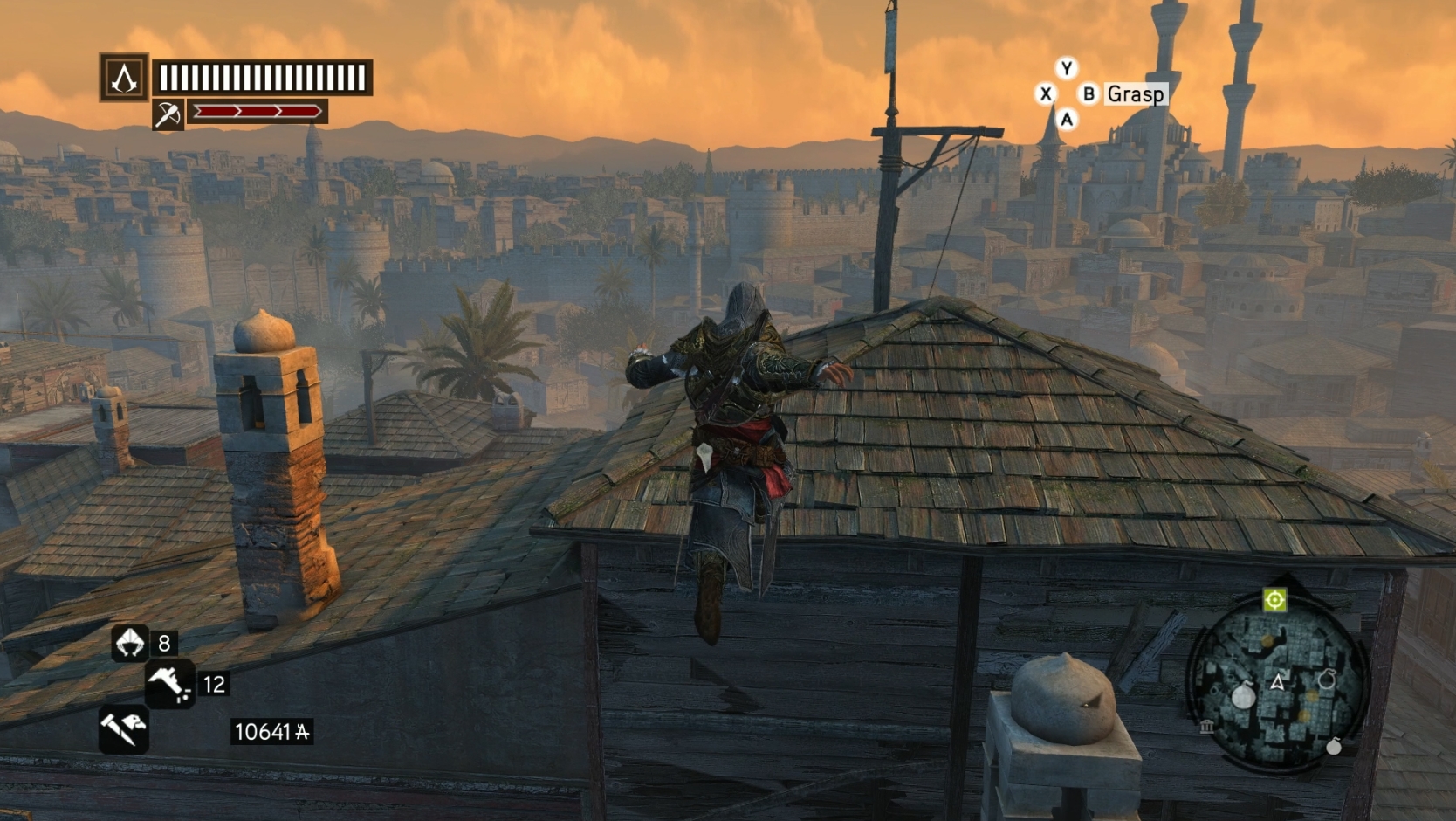The width and height of the screenshot is (1456, 821).
Task: Click the knife count label reading 8
Action: [164, 645]
